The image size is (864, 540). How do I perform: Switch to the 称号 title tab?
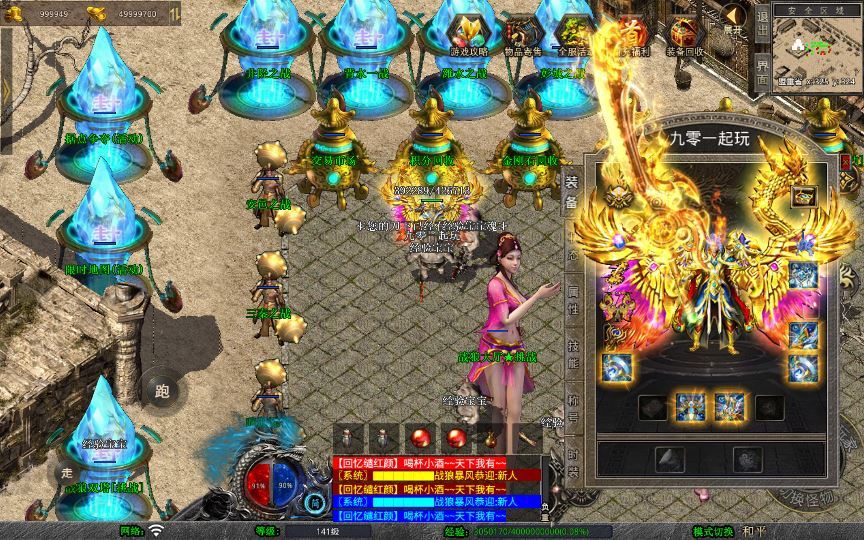[x=572, y=409]
